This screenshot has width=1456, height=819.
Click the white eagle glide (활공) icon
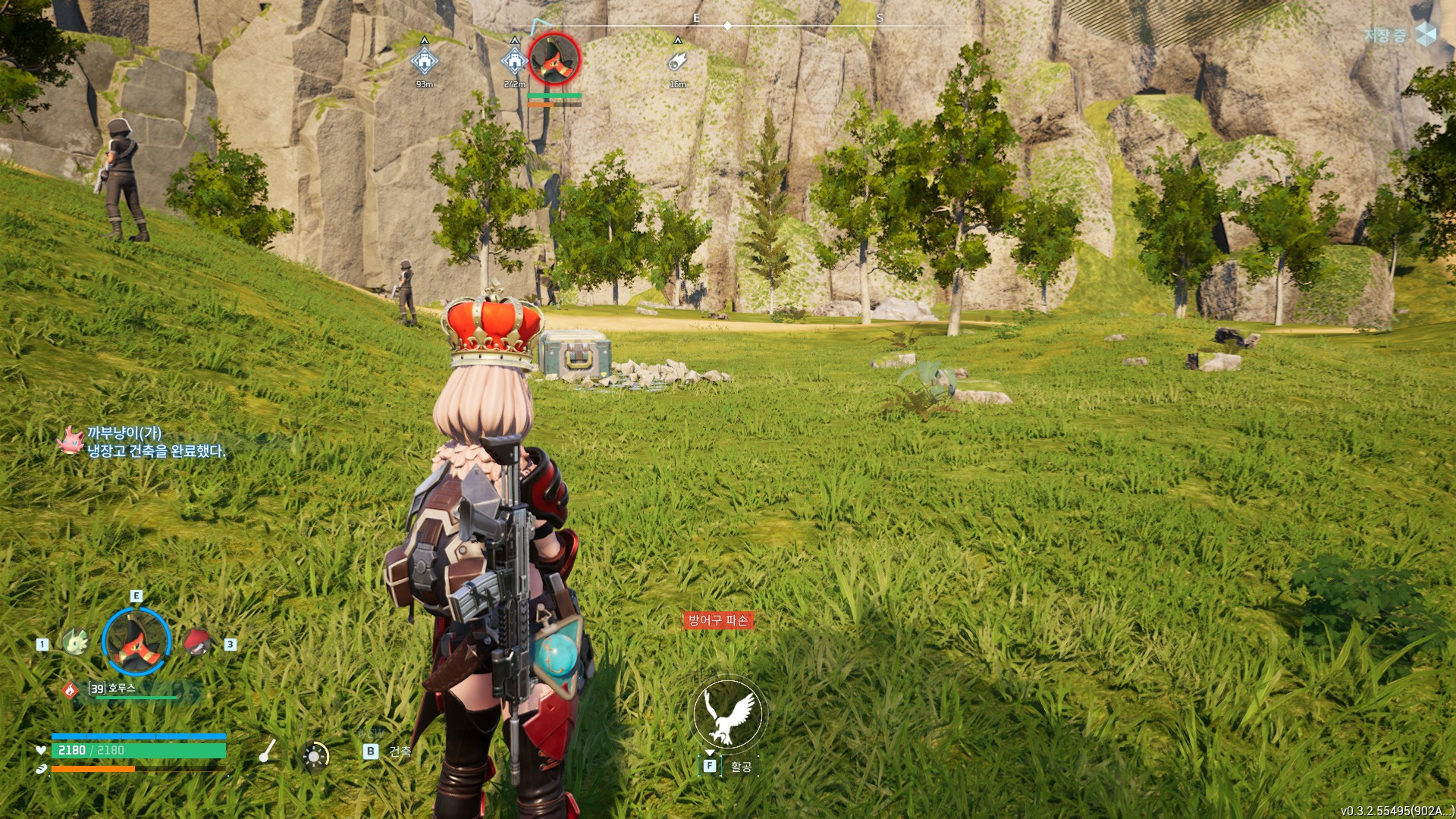(728, 714)
